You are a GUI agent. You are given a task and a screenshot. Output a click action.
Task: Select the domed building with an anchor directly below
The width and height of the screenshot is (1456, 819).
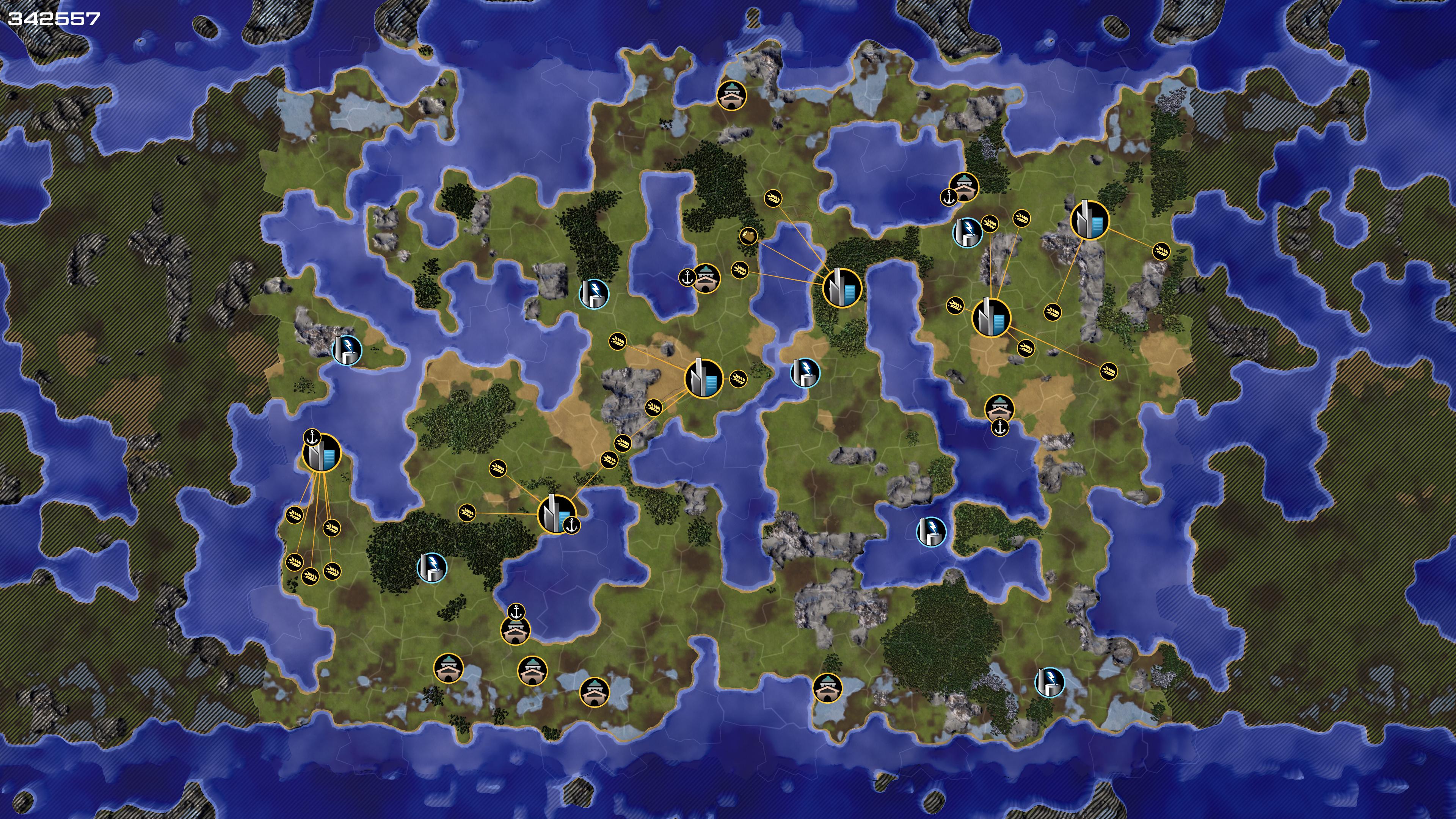click(x=999, y=408)
